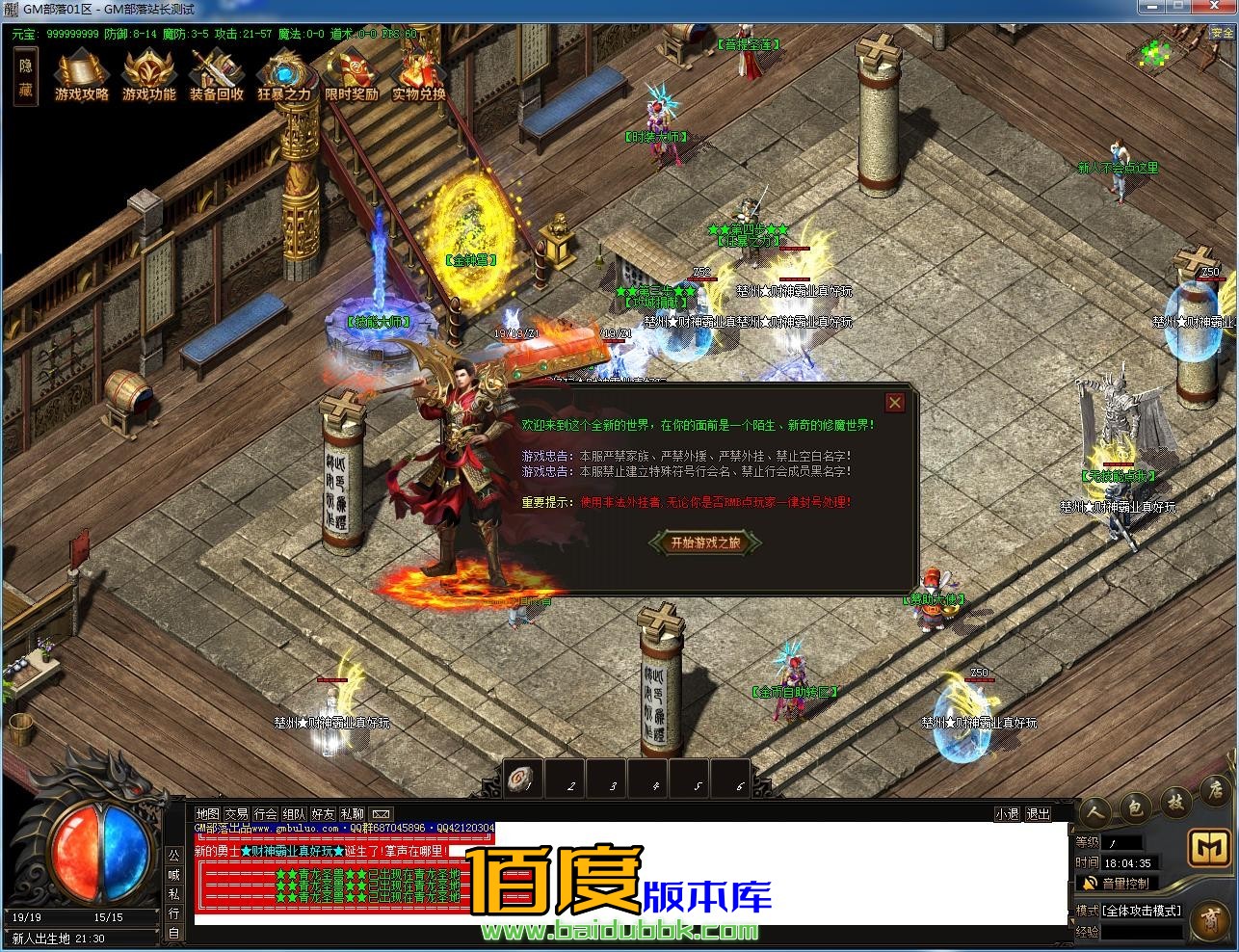Click 小退 to return to character select
The width and height of the screenshot is (1239, 952).
(x=1008, y=814)
